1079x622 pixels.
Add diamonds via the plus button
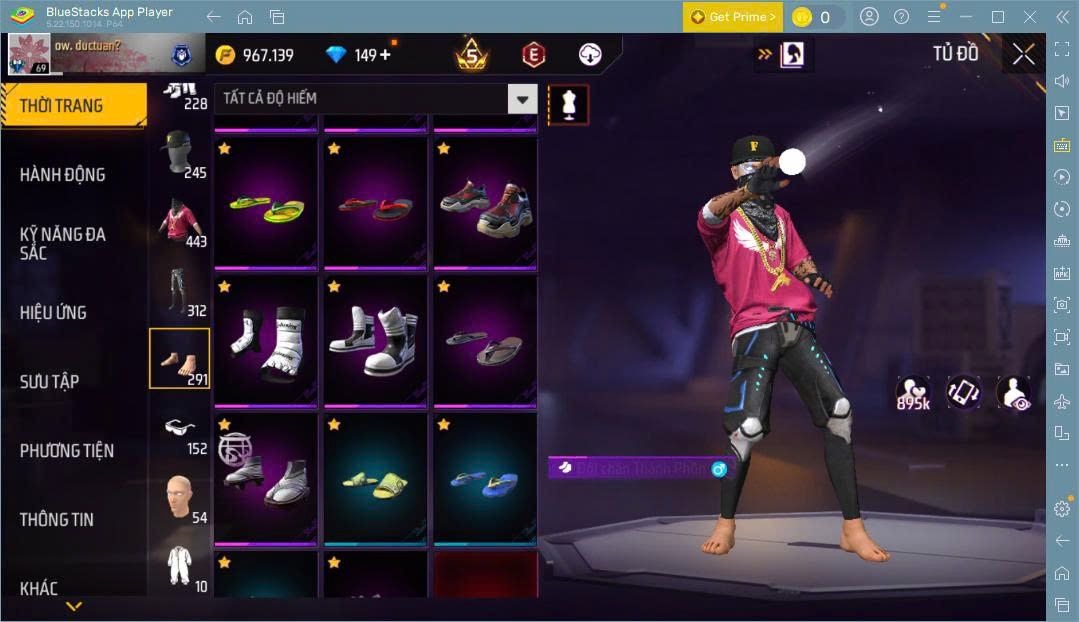tap(385, 55)
